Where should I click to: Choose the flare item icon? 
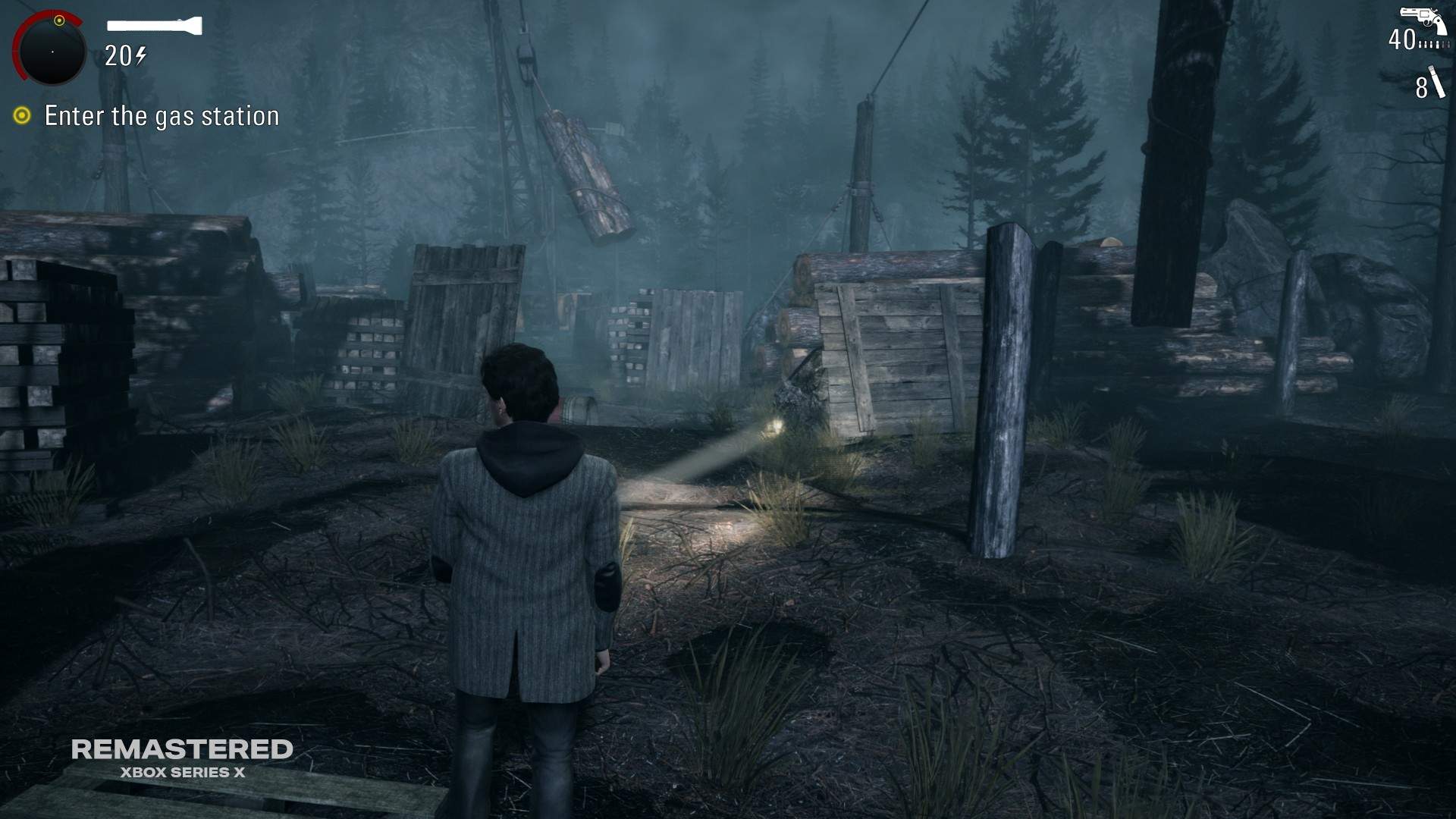pos(1436,83)
